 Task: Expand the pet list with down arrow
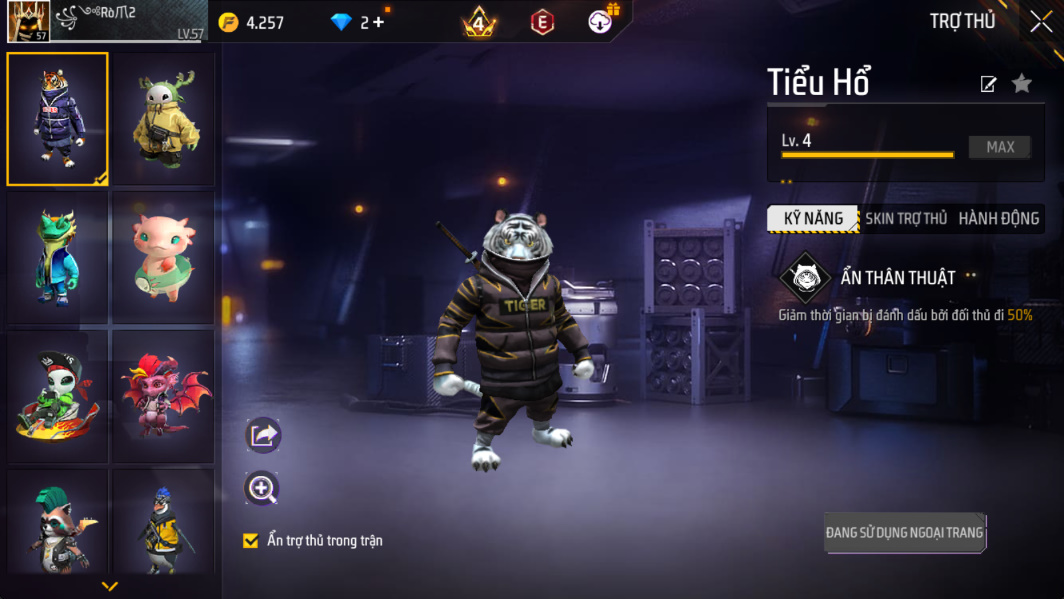click(x=110, y=586)
